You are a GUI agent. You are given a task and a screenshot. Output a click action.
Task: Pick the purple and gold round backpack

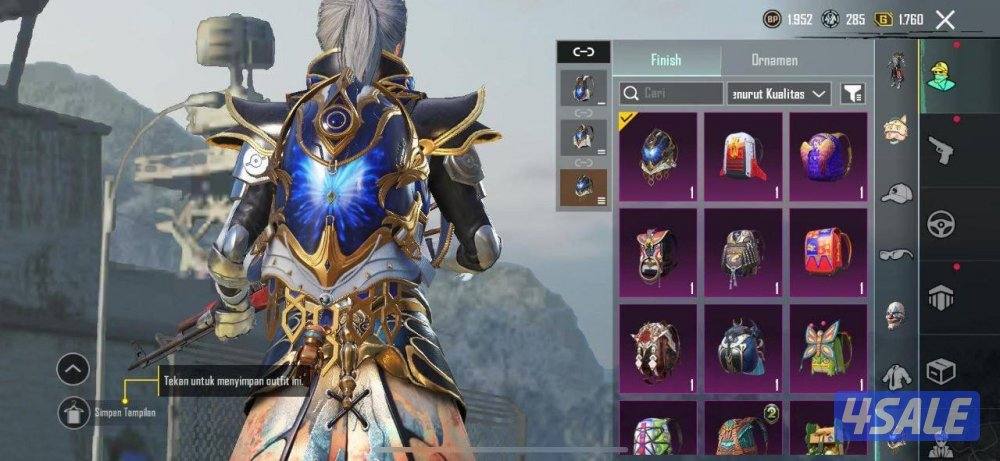tap(828, 156)
